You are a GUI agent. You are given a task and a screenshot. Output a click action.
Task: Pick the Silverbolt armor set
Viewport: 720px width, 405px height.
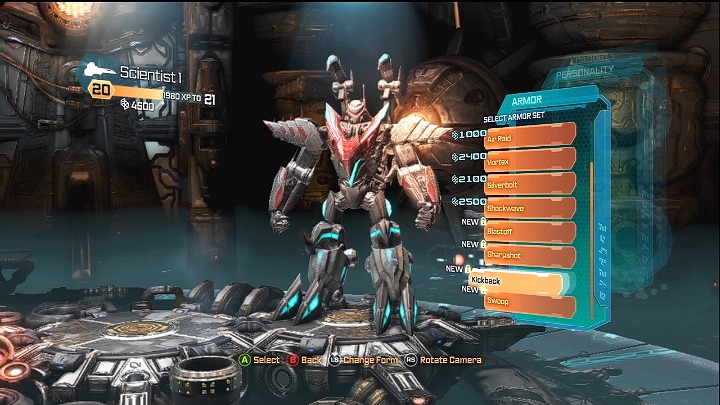click(530, 184)
